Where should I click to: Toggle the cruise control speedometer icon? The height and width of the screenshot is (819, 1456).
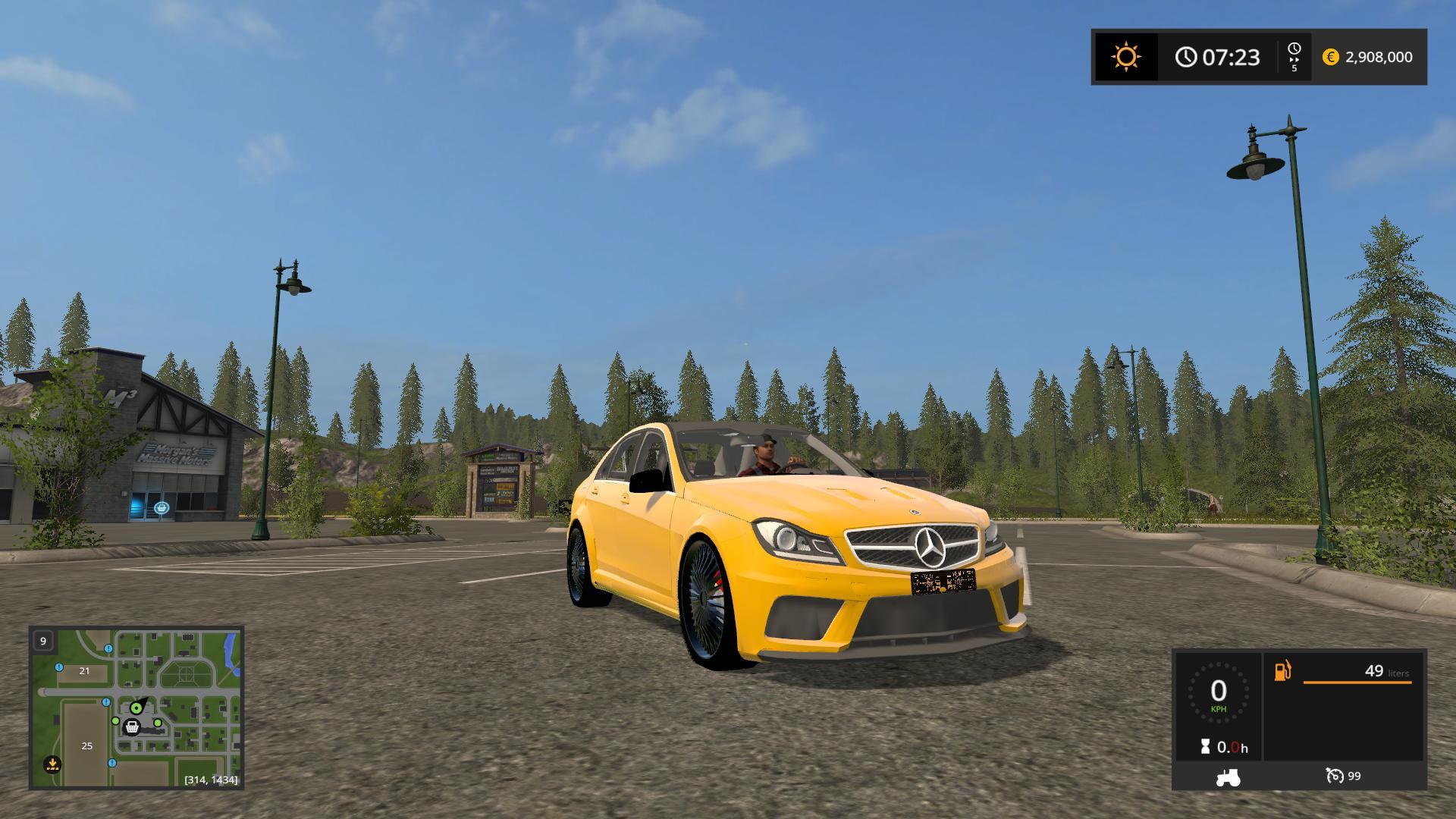(1334, 776)
